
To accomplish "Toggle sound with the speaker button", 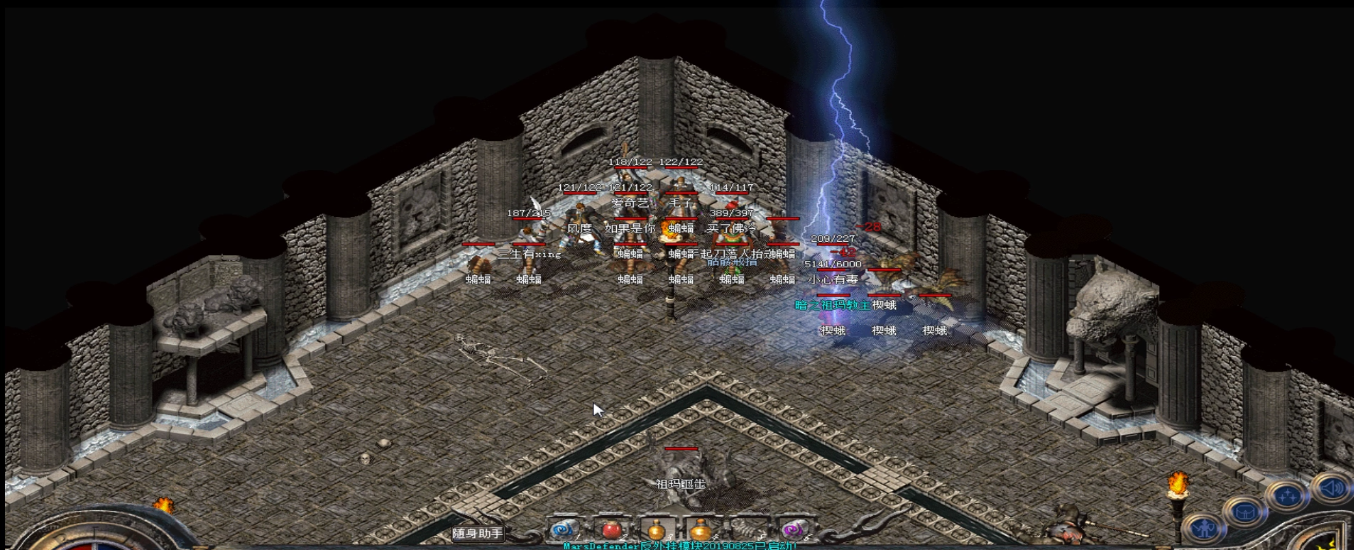I will [x=1331, y=487].
